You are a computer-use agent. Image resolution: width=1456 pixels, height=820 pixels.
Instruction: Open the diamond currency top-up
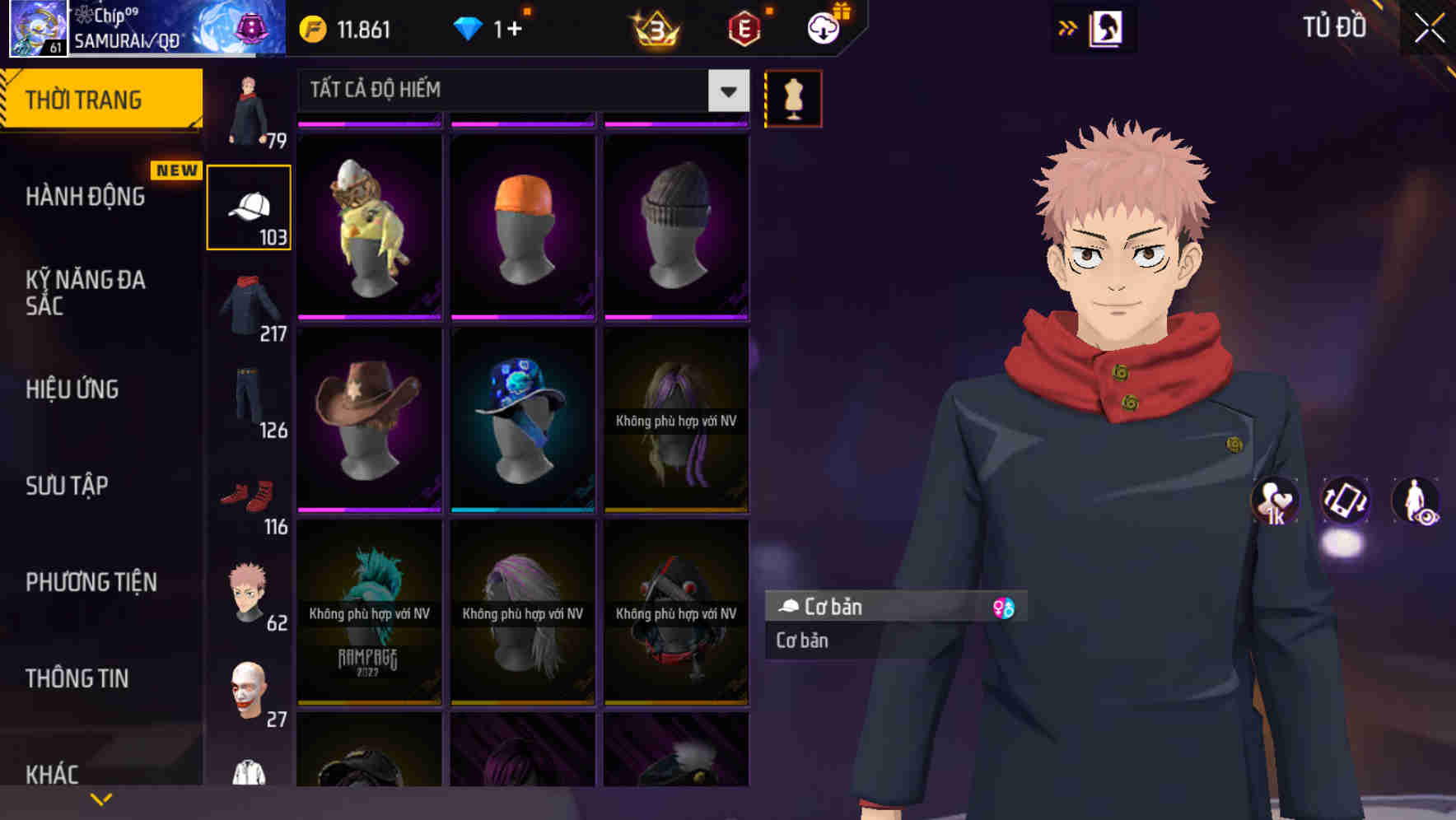coord(484,28)
